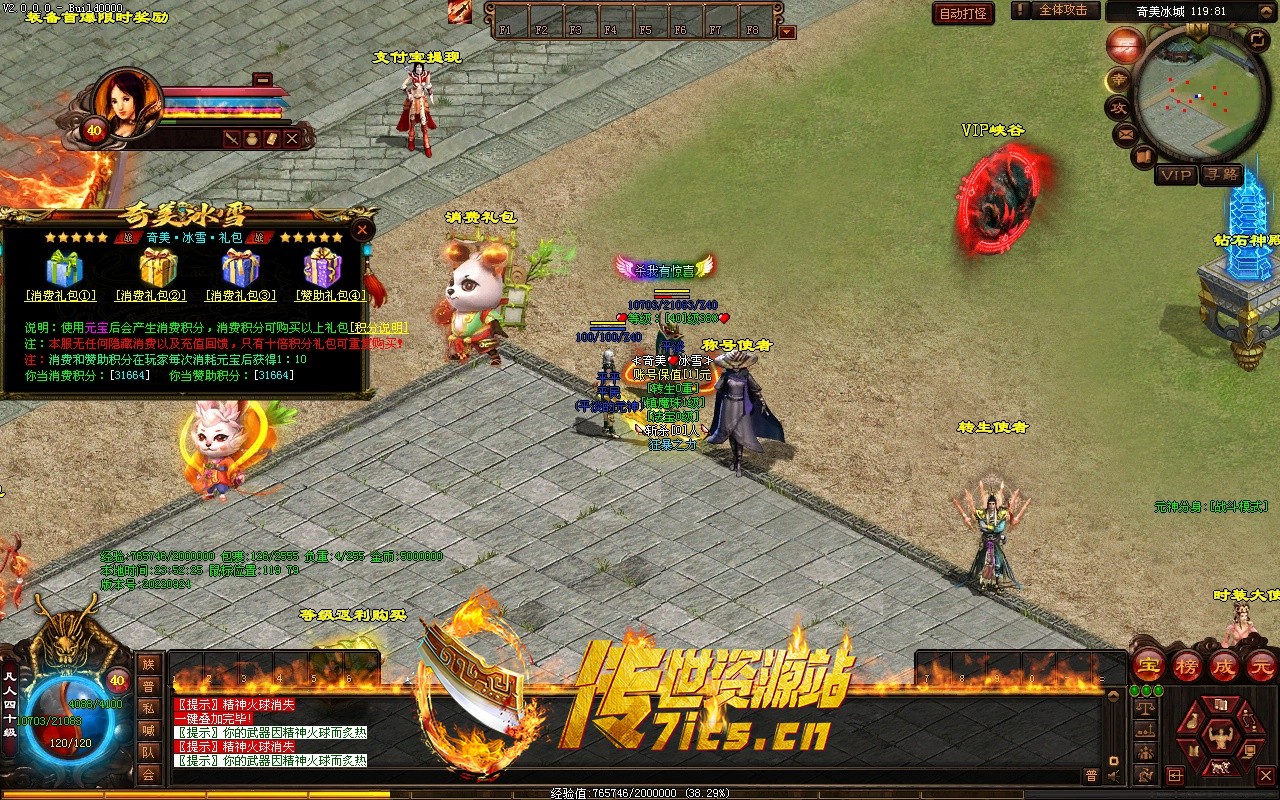The width and height of the screenshot is (1280, 800).
Task: Click the player portrait avatar
Action: click(x=128, y=101)
